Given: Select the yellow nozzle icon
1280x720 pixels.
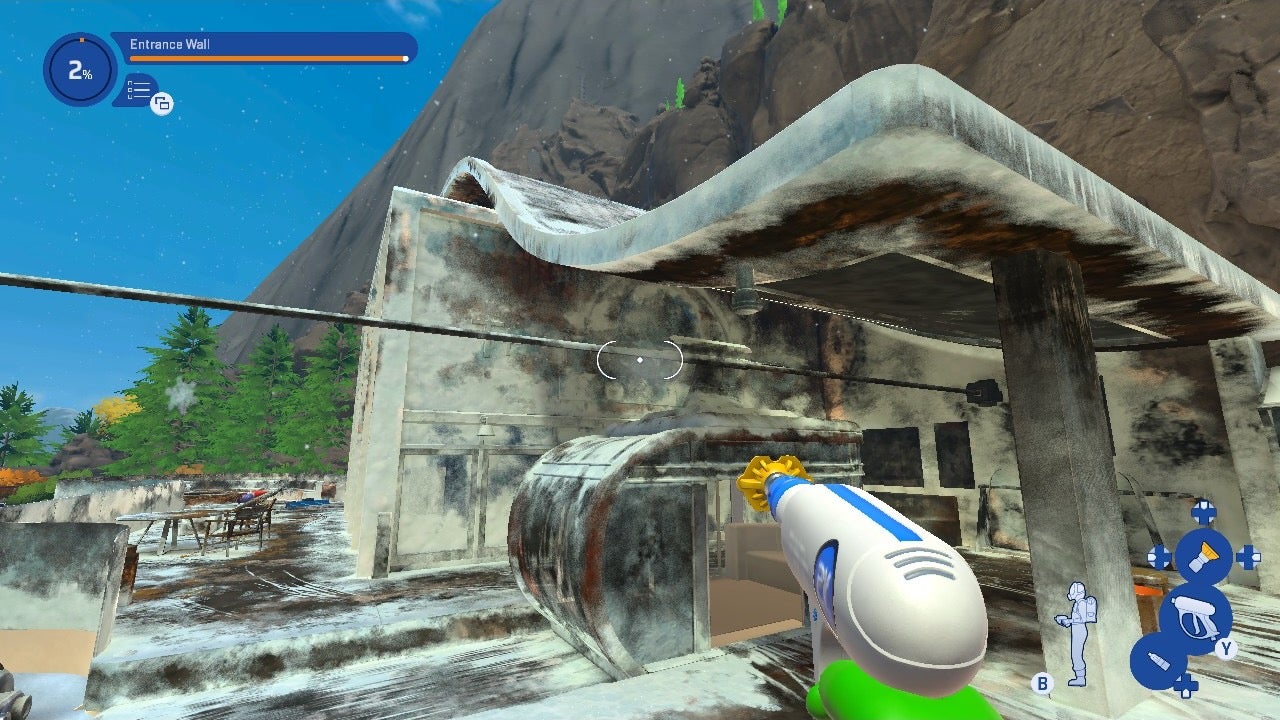Looking at the screenshot, I should click(x=1202, y=556).
